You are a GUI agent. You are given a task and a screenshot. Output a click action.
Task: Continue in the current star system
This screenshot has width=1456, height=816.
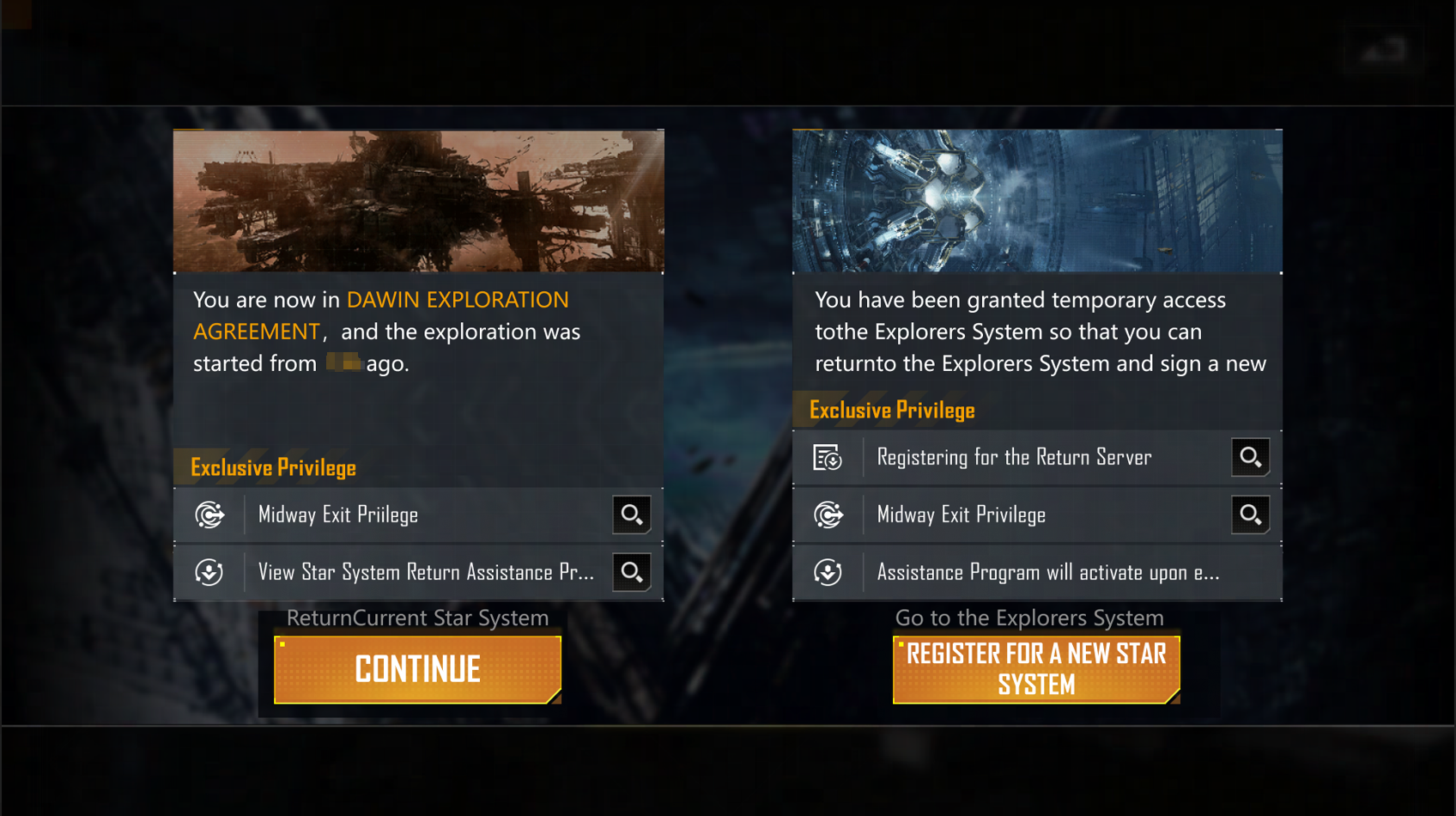pos(417,669)
